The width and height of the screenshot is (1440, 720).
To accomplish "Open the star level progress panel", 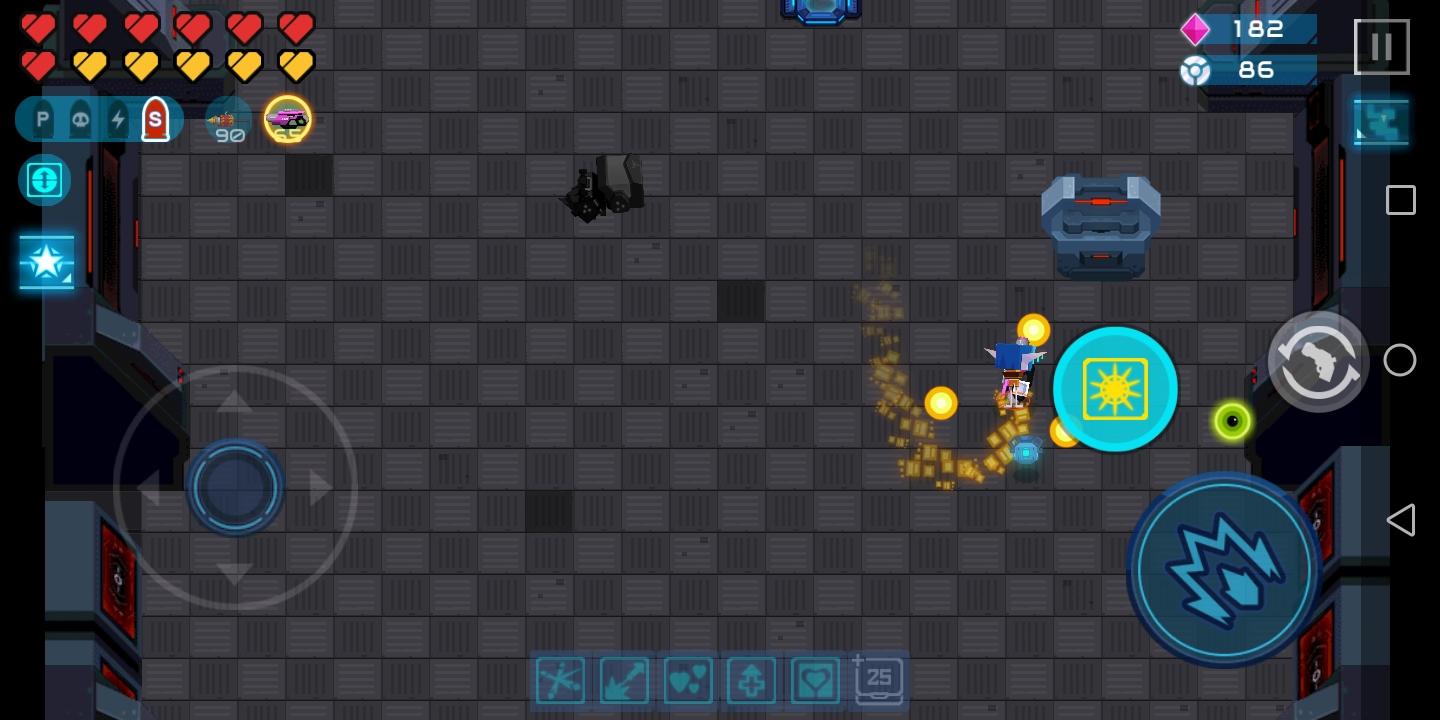I will pos(46,262).
